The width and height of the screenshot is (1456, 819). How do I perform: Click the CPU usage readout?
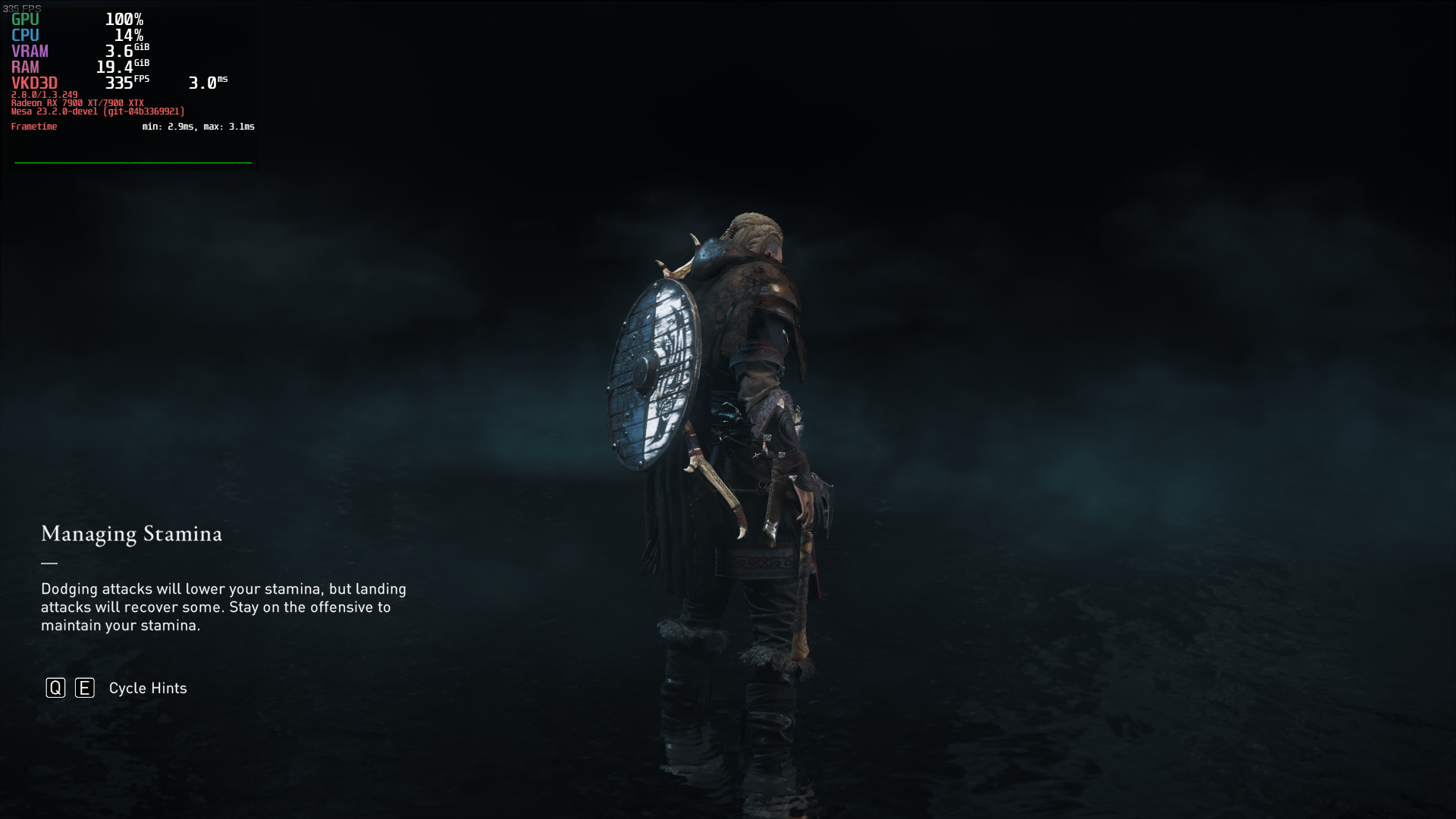(x=25, y=36)
